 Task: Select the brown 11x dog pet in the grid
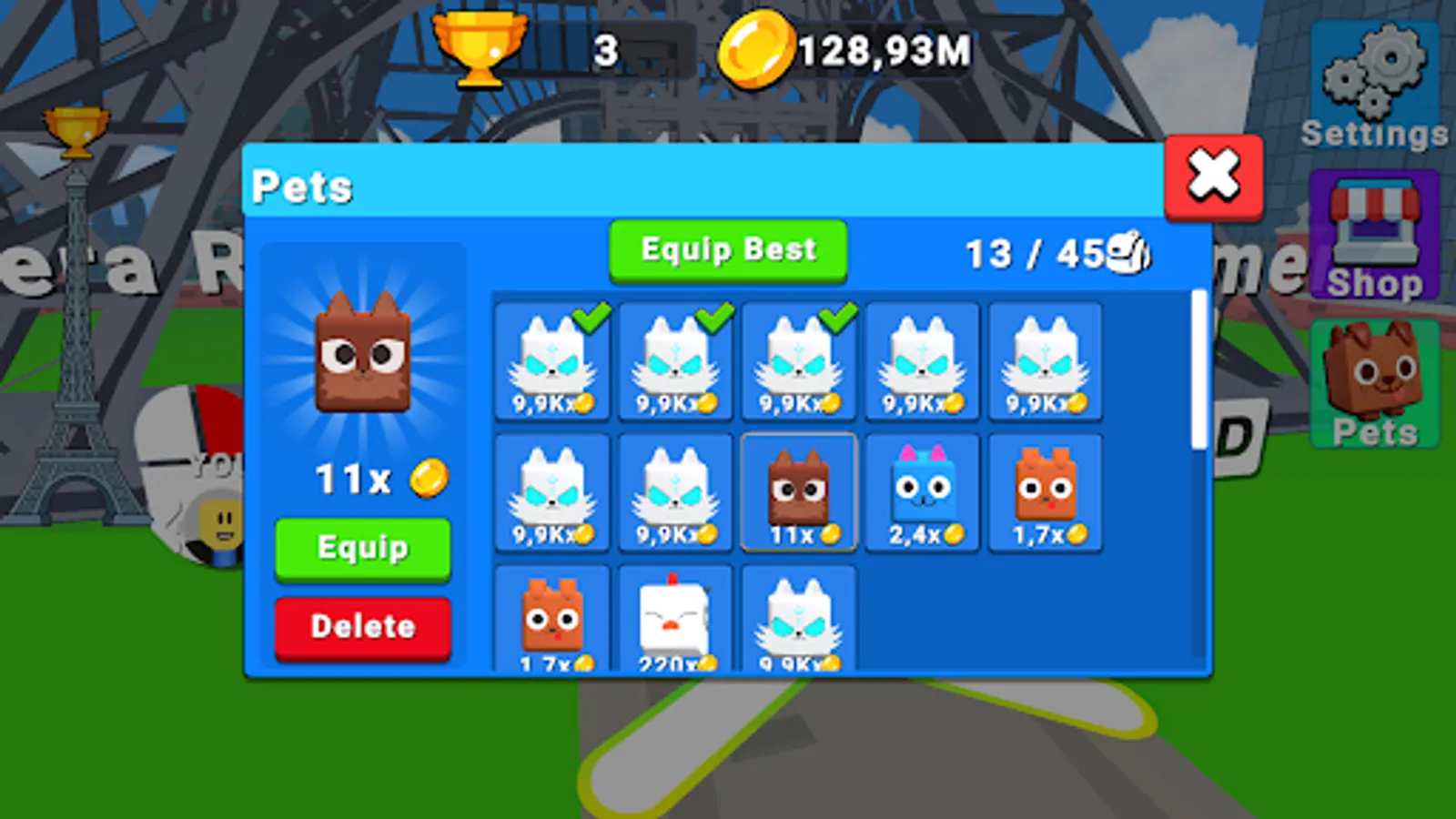[799, 491]
